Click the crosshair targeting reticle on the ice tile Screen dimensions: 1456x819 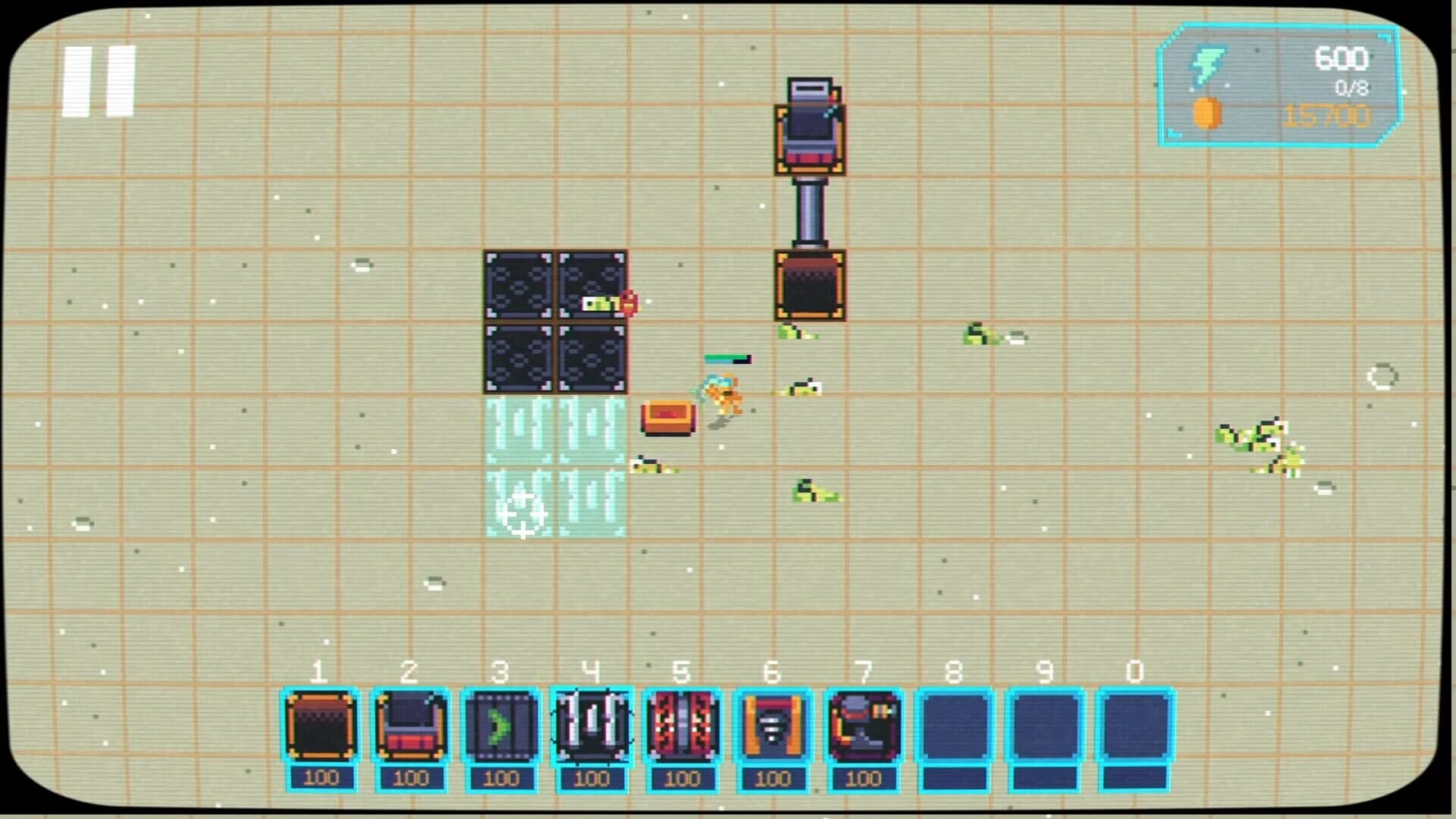pos(522,516)
